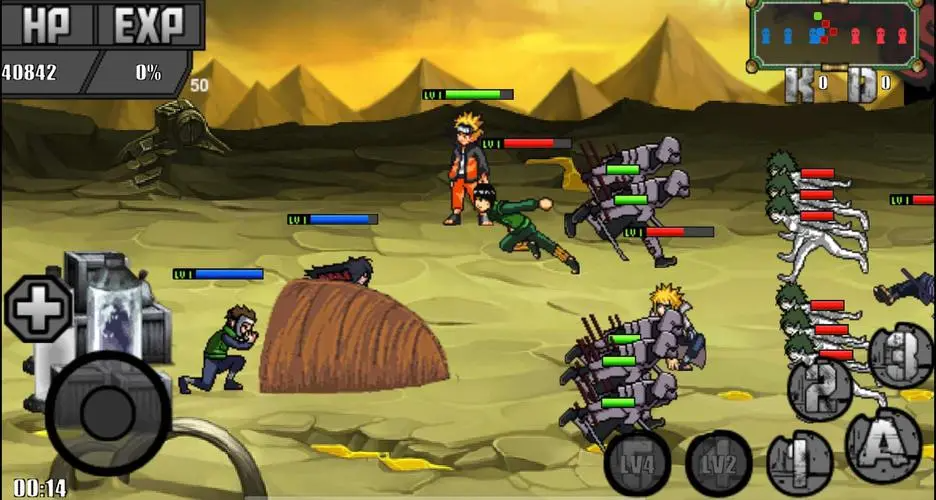Activate the skill 1 button

[799, 464]
